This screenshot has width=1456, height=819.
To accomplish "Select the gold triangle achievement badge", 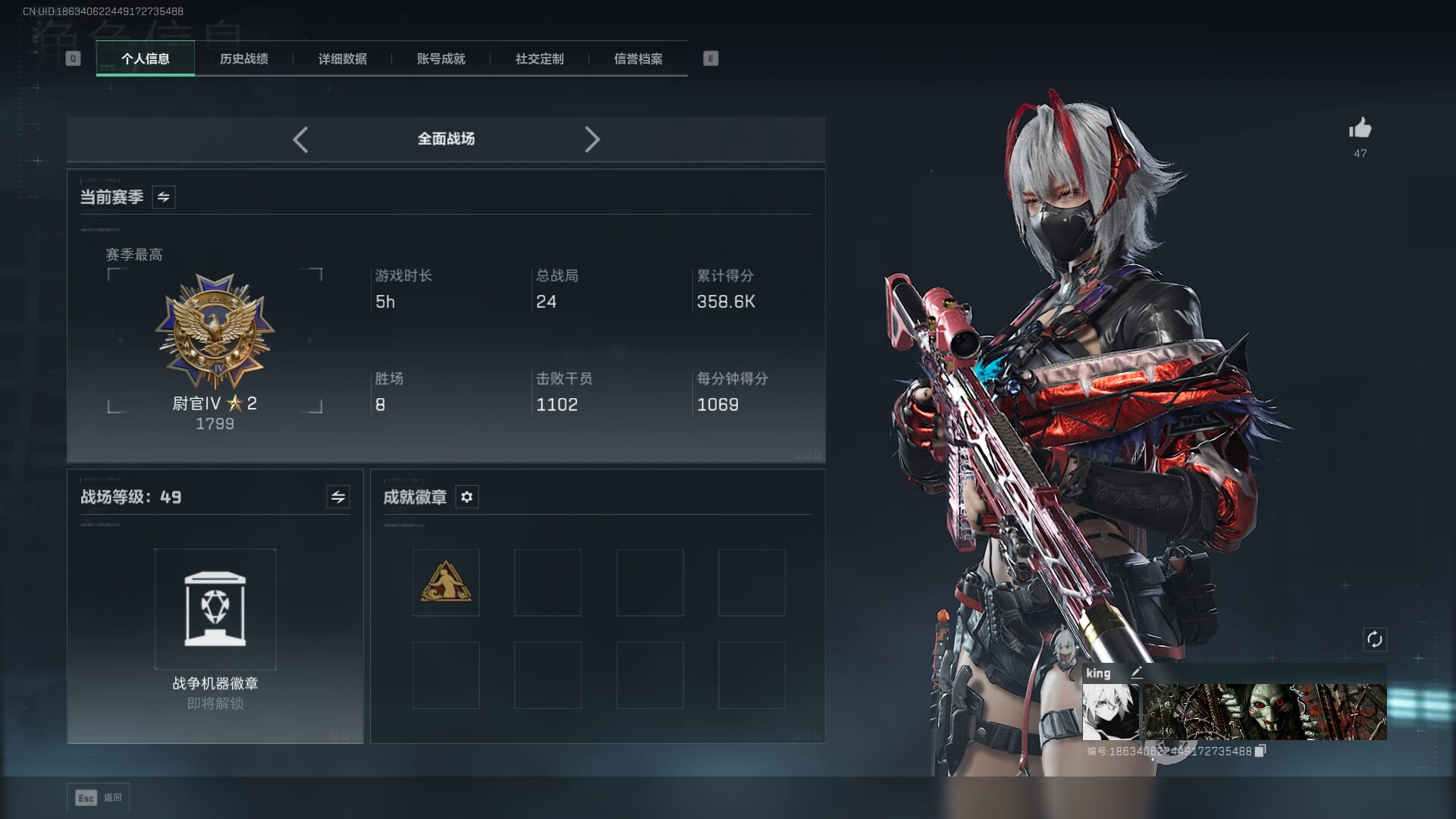I will (446, 582).
